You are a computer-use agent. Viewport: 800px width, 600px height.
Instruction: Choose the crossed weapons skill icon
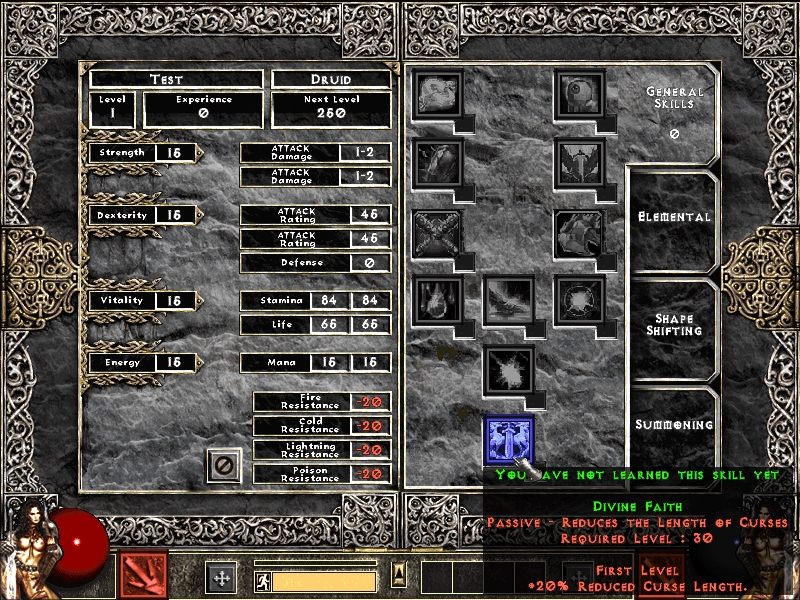coord(437,232)
